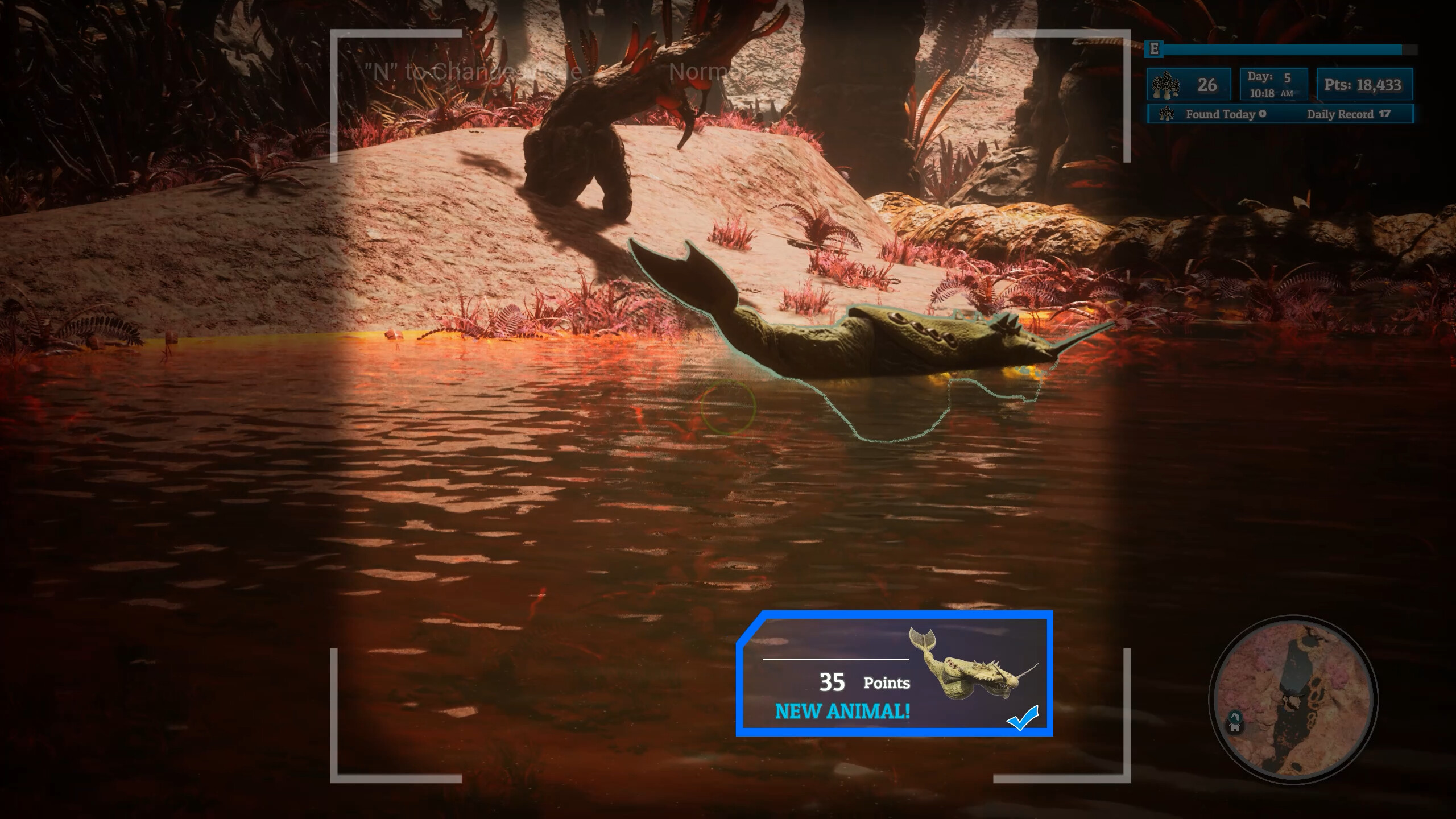1456x819 pixels.
Task: Select the mushrooms icon next to Found Today
Action: coord(1166,114)
